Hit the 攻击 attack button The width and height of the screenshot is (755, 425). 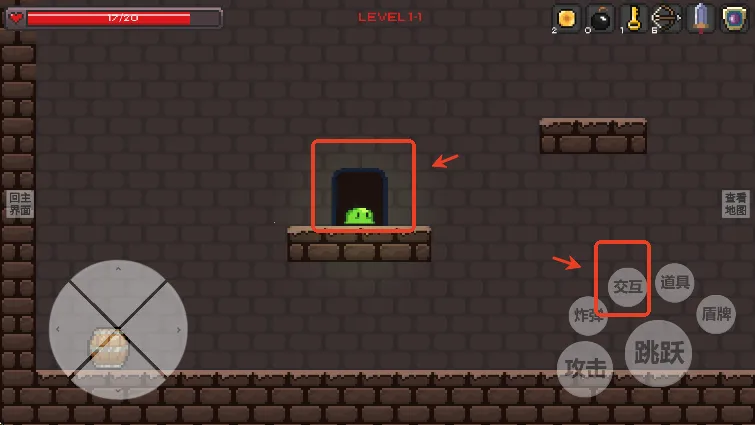point(585,368)
